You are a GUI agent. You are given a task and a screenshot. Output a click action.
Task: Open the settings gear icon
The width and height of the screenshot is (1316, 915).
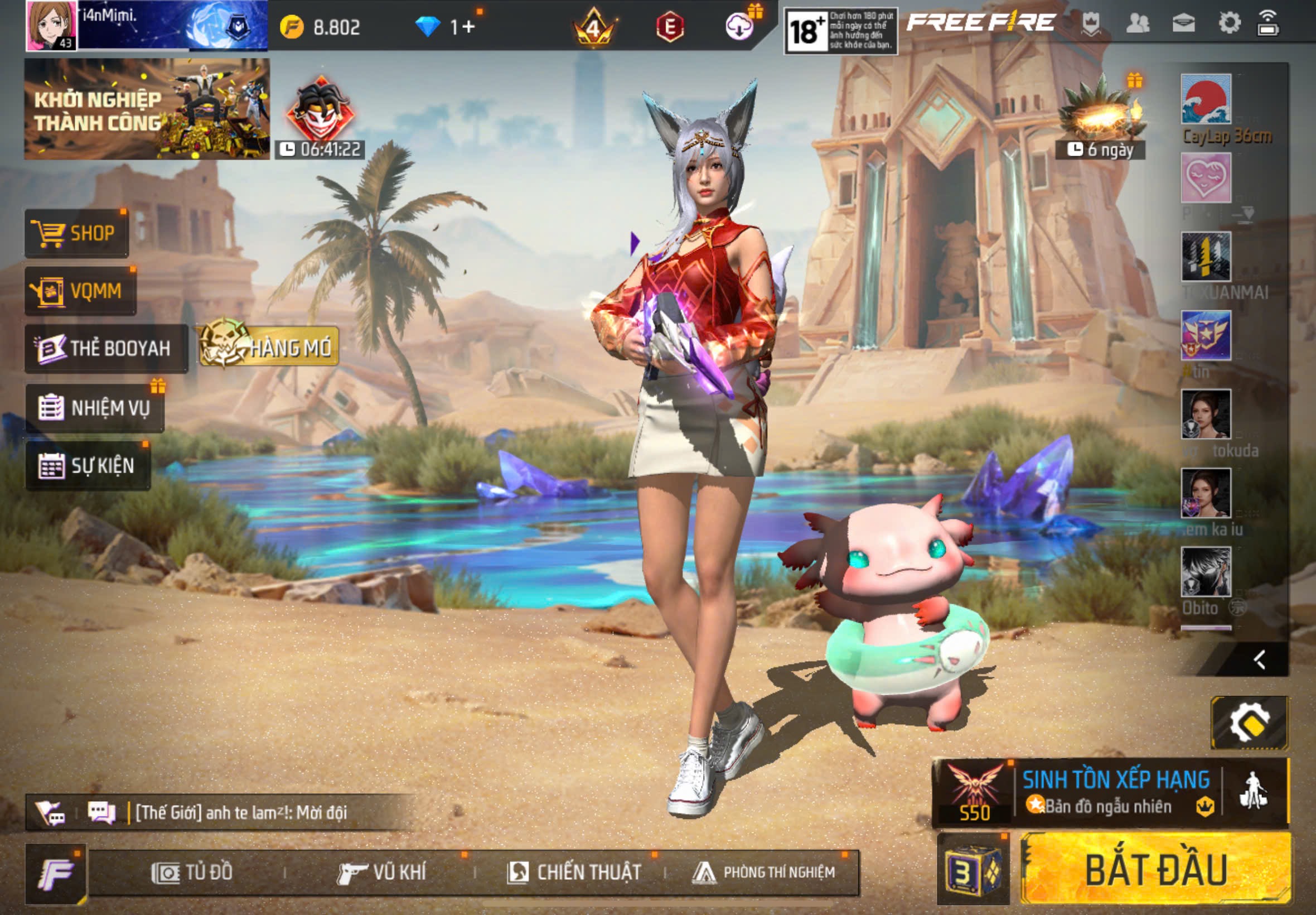pos(1229,23)
